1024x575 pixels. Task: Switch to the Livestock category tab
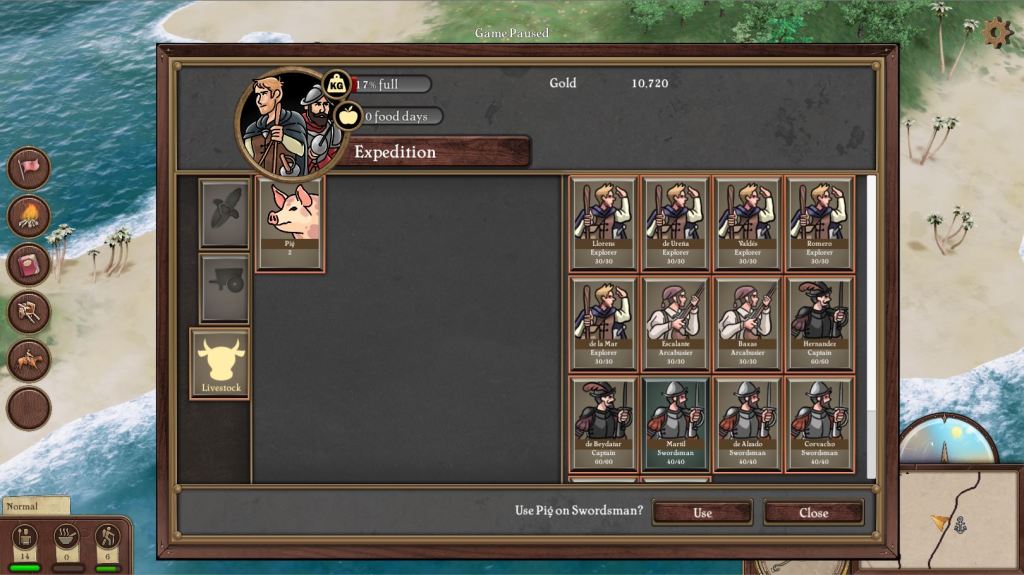[x=220, y=363]
